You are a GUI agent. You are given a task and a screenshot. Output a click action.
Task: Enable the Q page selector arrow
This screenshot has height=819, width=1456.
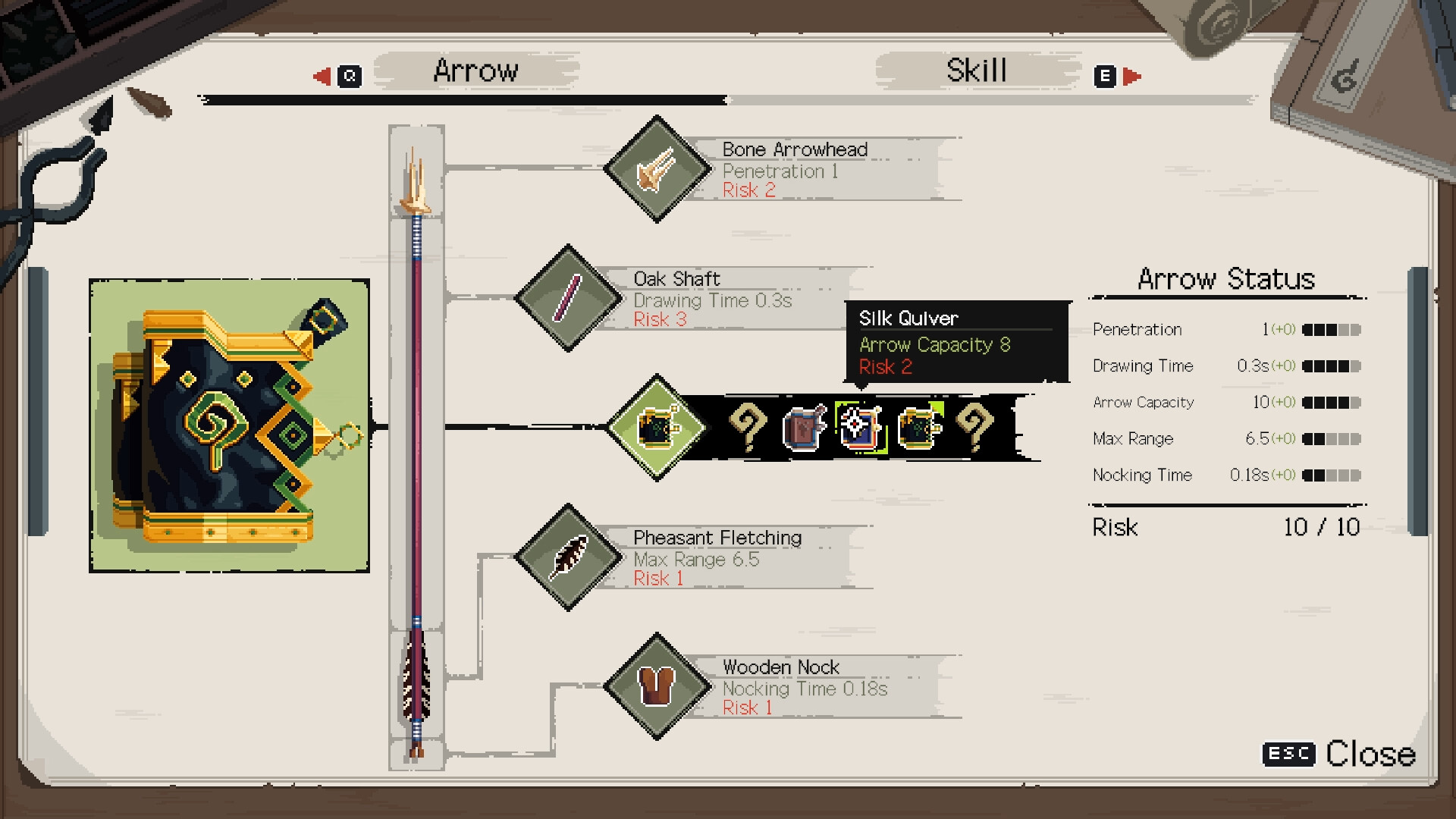348,75
